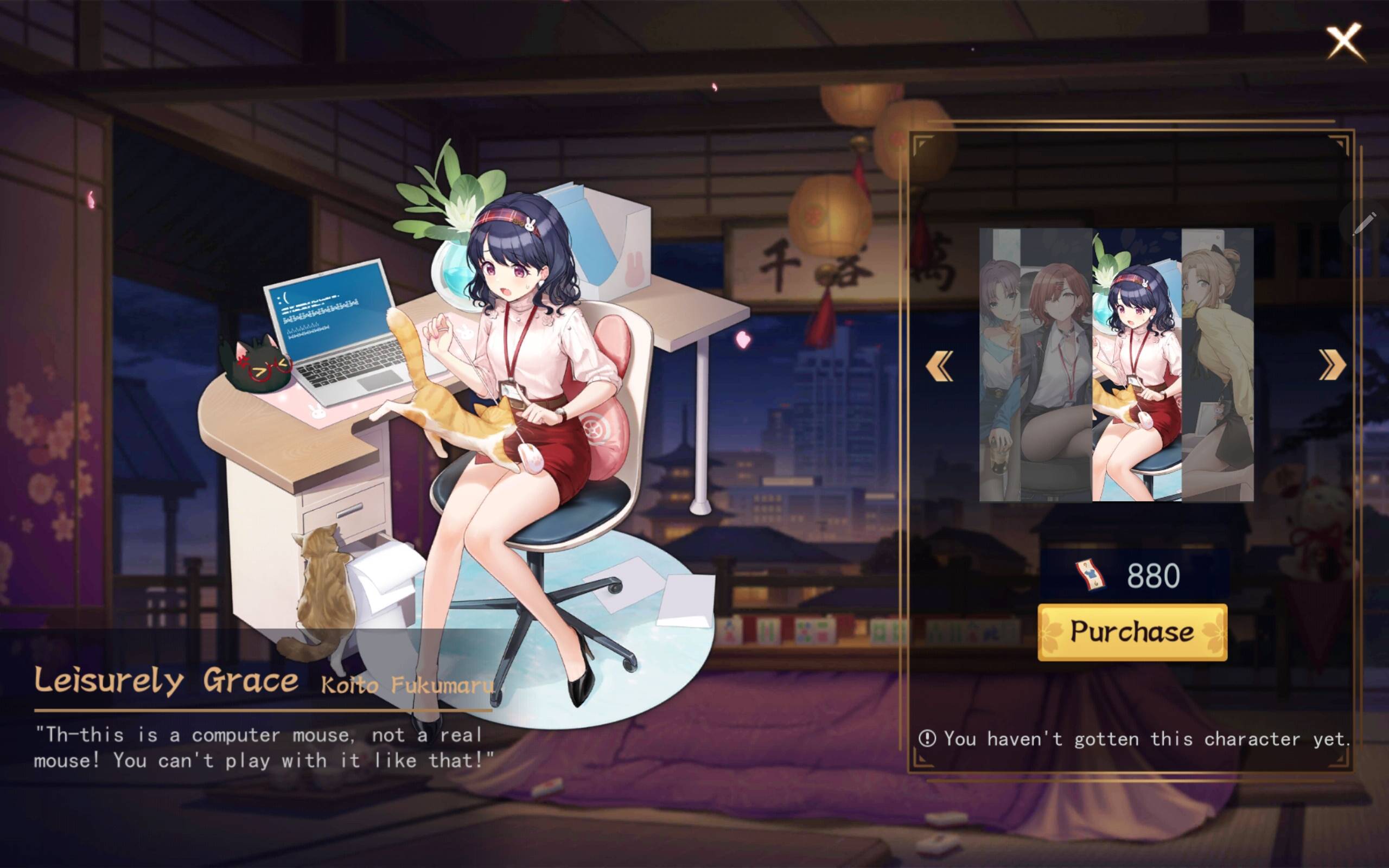Show the previous skin with left arrow
The image size is (1389, 868).
[940, 366]
